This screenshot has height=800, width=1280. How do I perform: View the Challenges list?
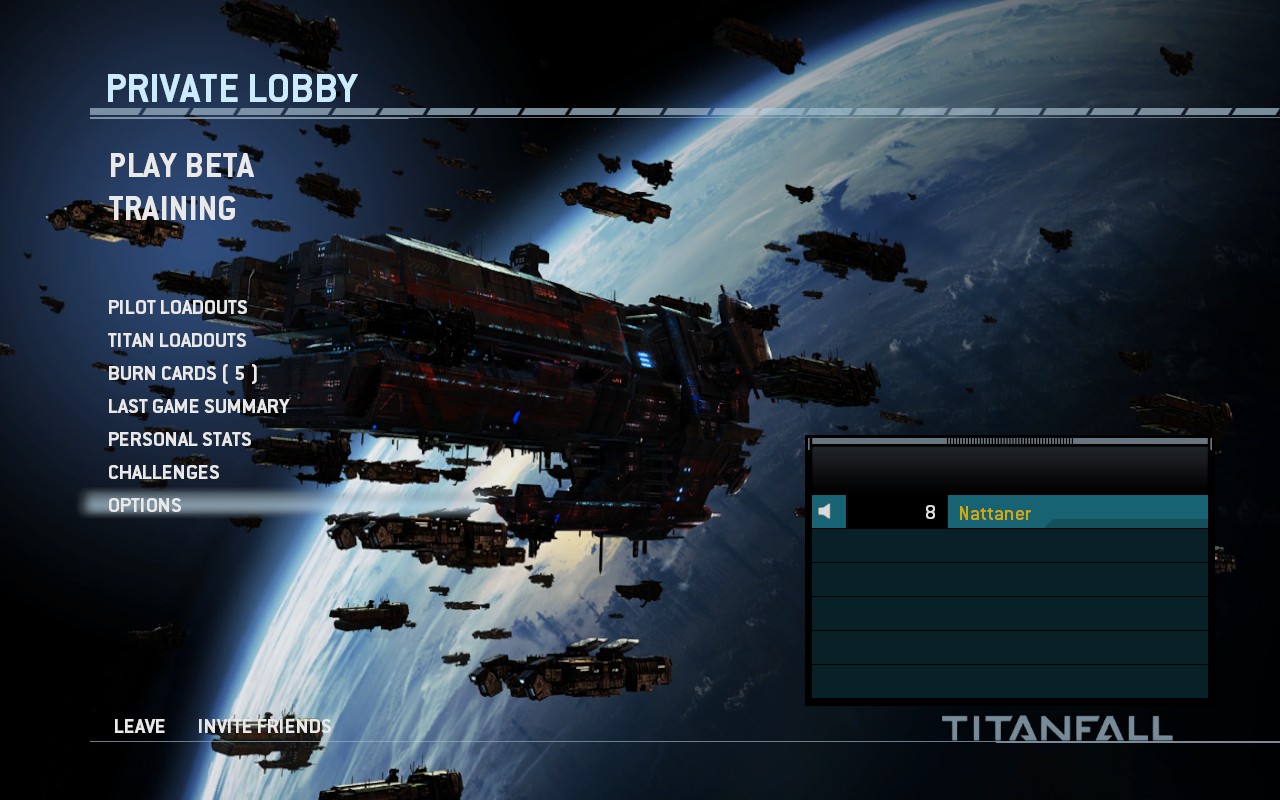pyautogui.click(x=163, y=472)
